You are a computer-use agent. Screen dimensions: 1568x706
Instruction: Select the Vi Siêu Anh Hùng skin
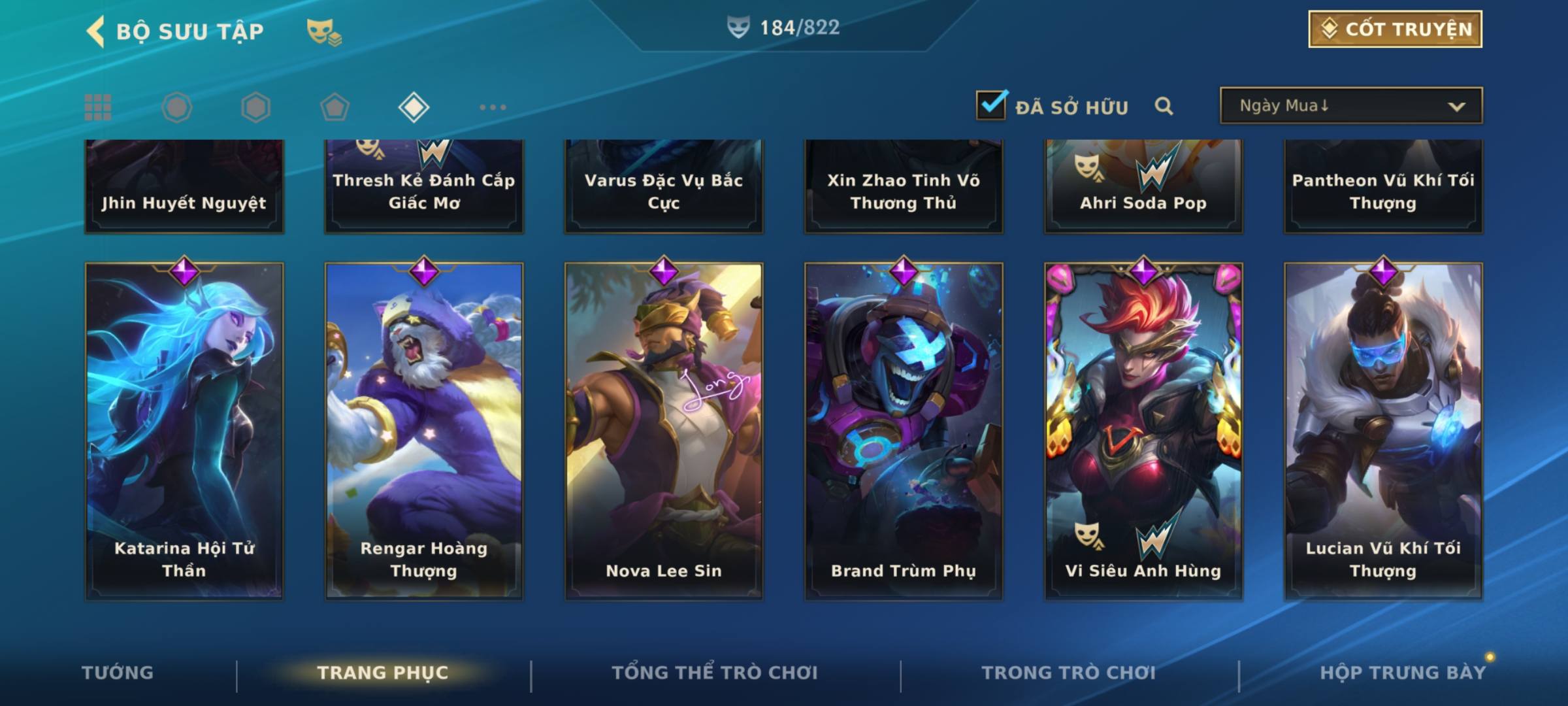pyautogui.click(x=1143, y=431)
